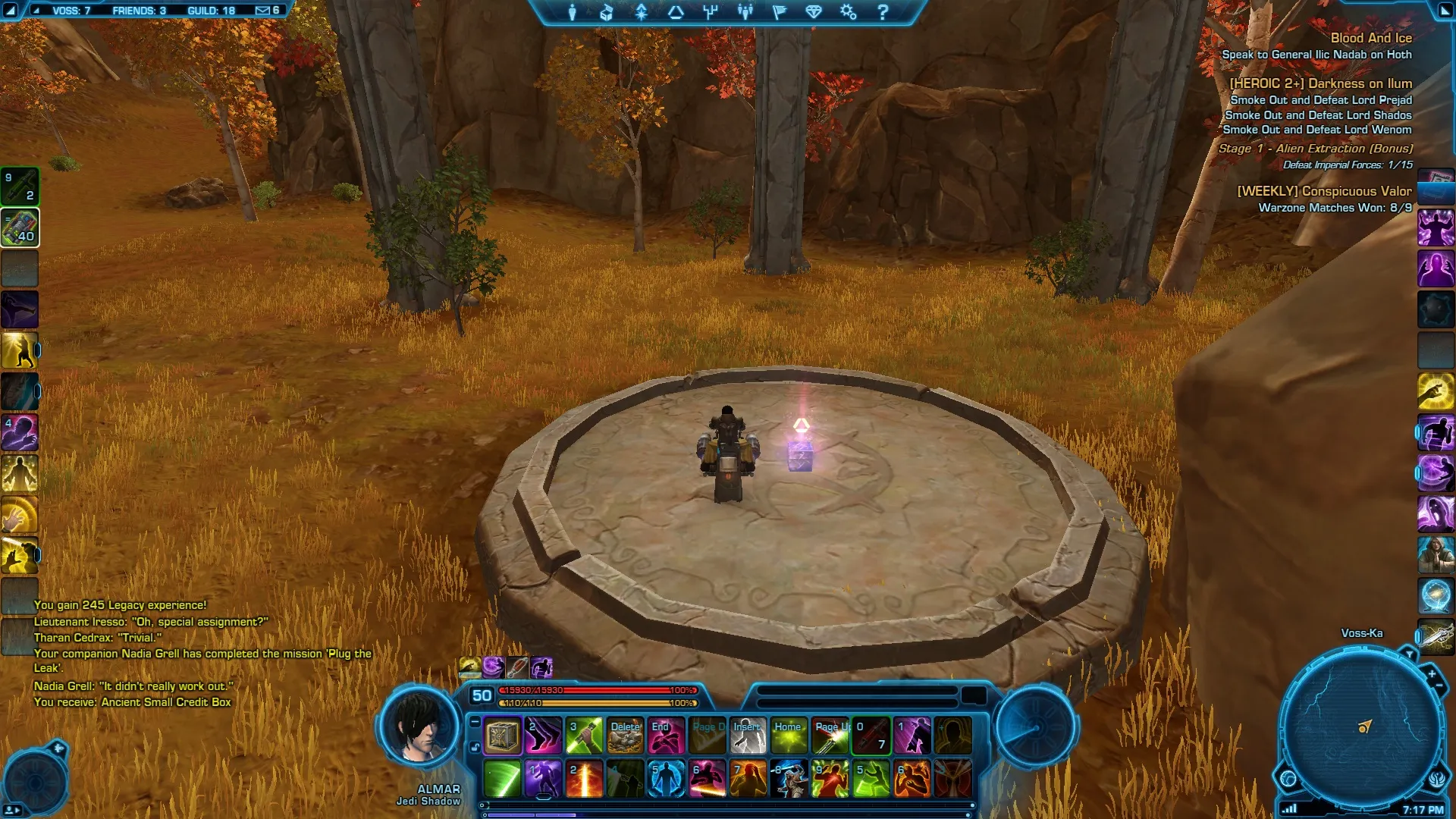Use the credit box item in first hotbar slot
Image resolution: width=1456 pixels, height=819 pixels.
pyautogui.click(x=502, y=736)
